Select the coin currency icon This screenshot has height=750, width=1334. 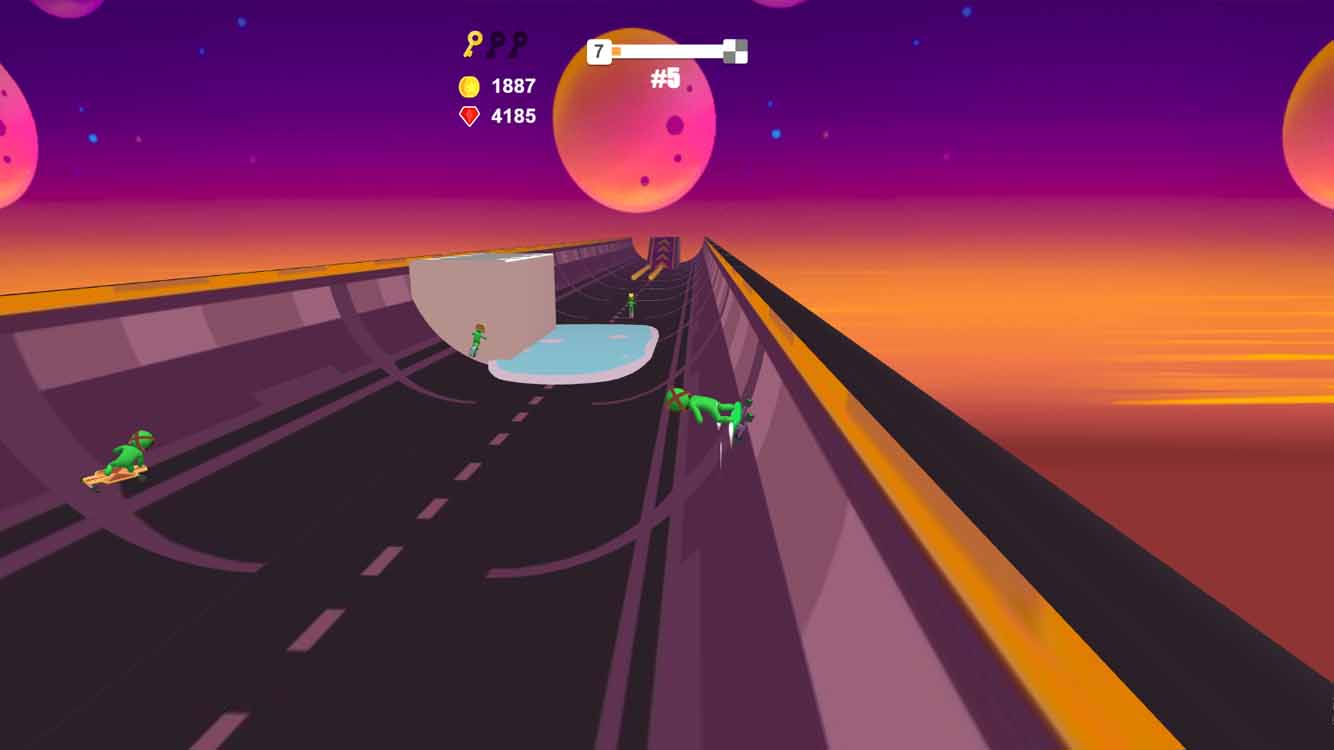468,86
